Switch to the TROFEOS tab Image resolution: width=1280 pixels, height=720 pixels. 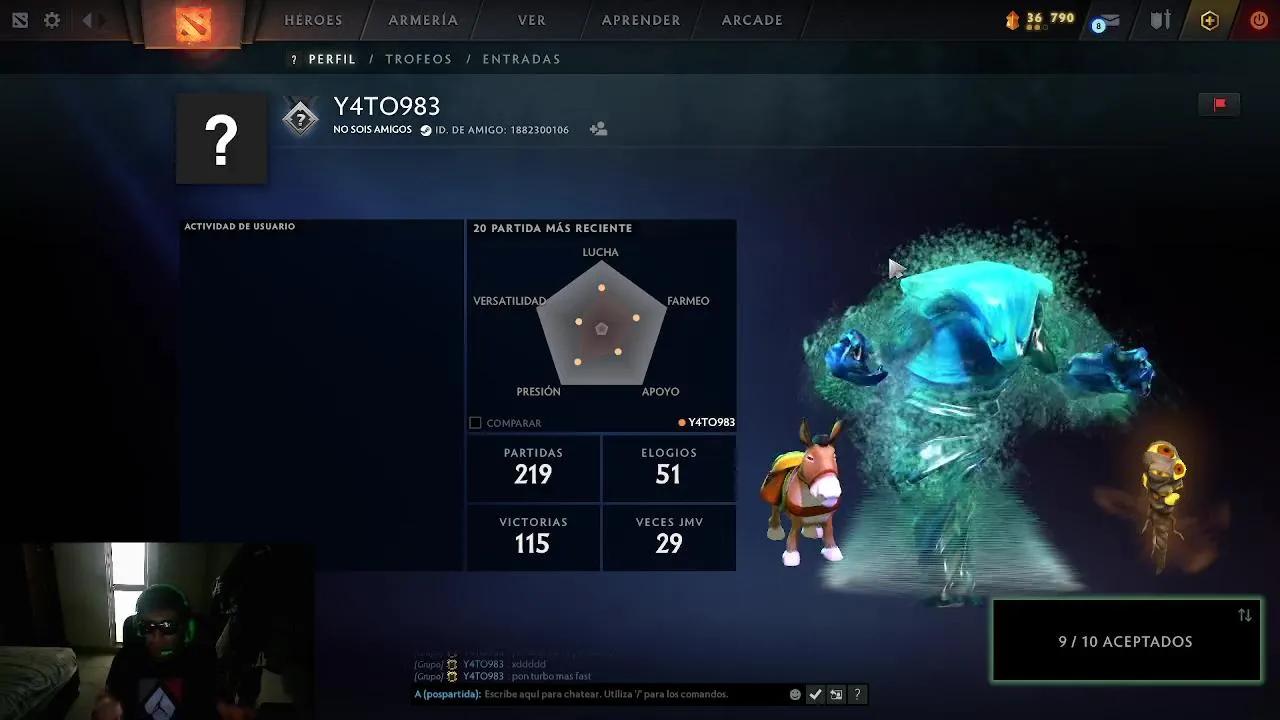coord(418,59)
